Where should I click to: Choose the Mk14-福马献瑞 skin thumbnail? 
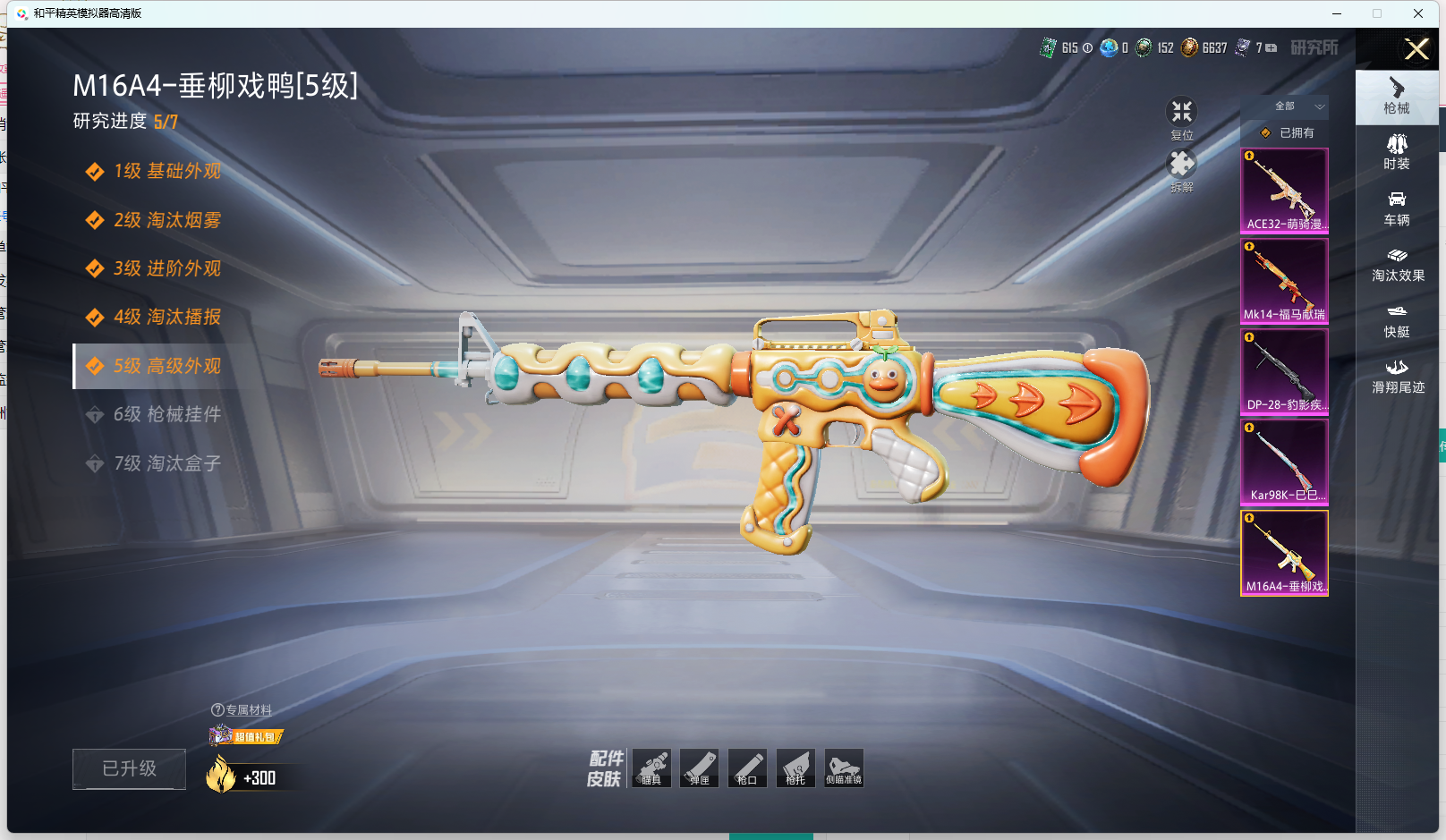coord(1284,281)
